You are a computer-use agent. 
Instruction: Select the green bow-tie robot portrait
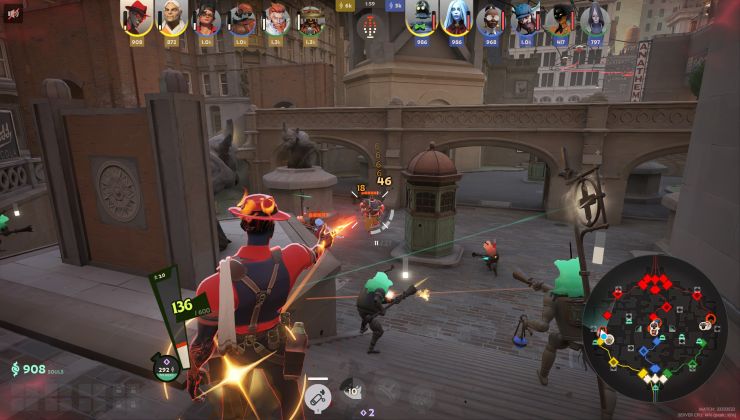click(421, 18)
